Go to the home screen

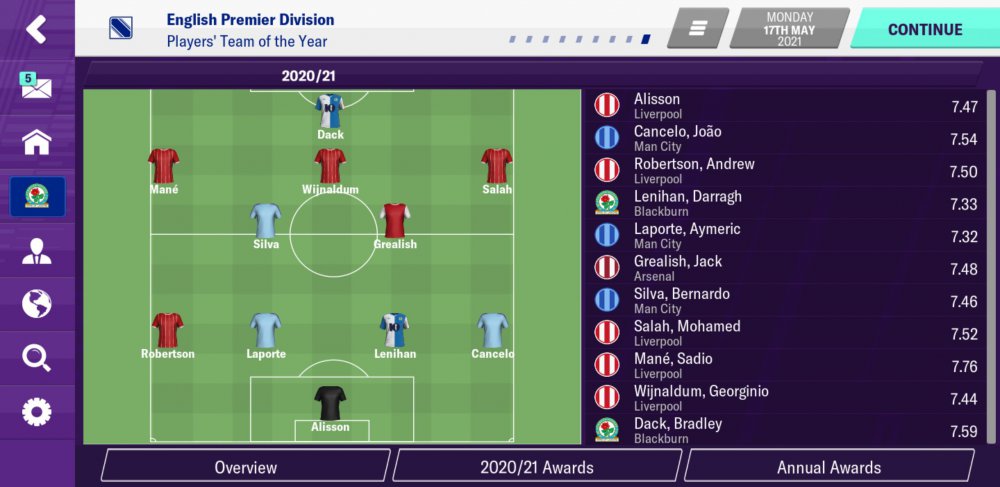(x=36, y=142)
